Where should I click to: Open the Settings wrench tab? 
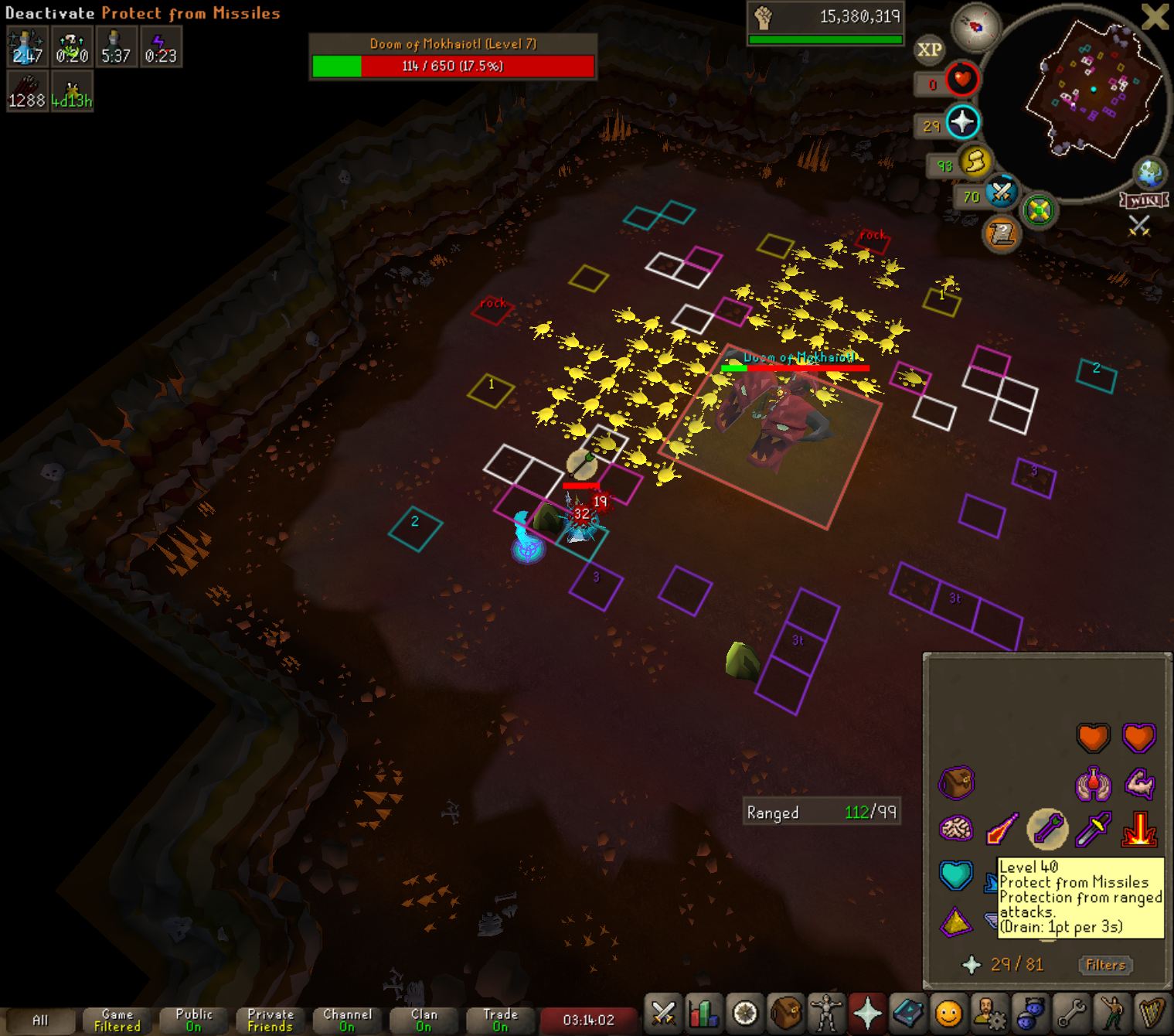point(1071,1013)
